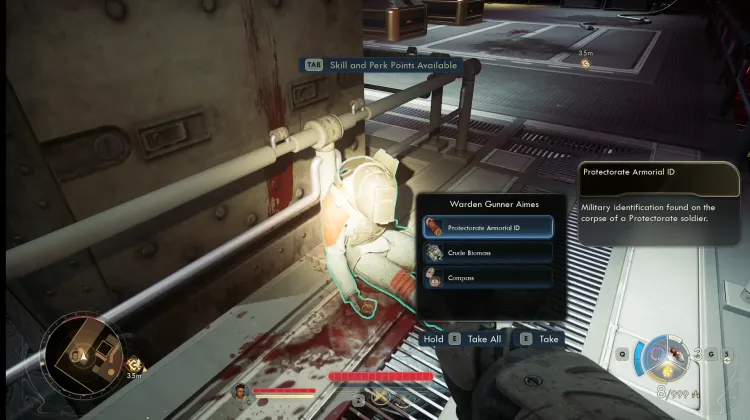
Task: Open the Skill and Perk Points notification
Action: point(381,65)
